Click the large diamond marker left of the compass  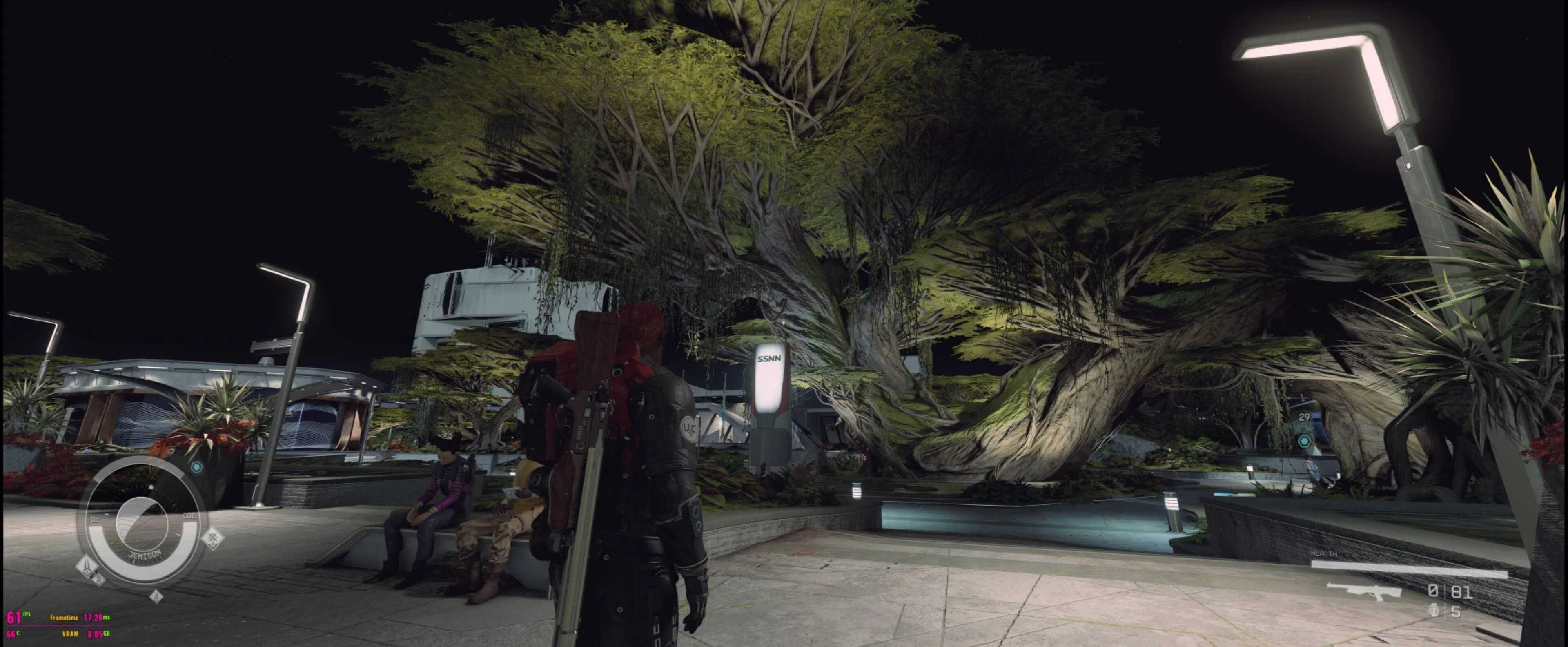tap(87, 565)
